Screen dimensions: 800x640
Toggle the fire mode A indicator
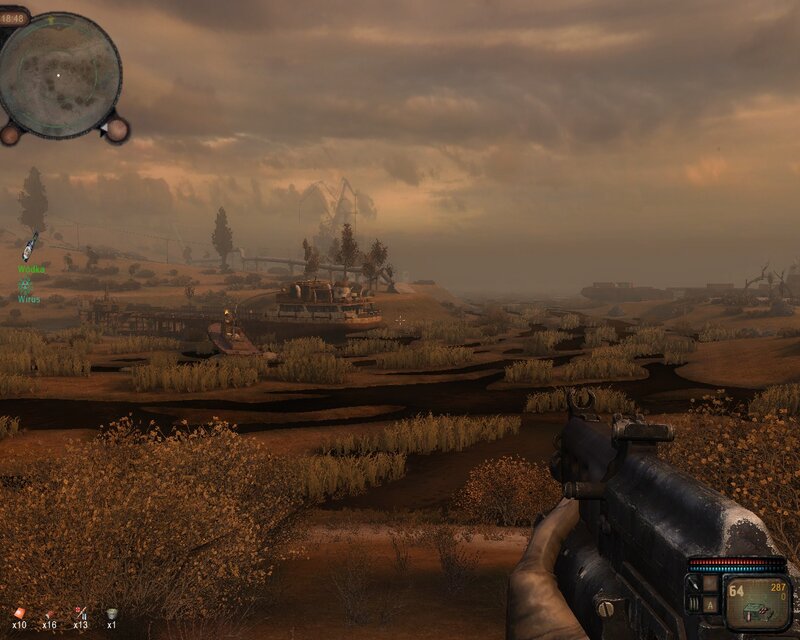tap(709, 604)
